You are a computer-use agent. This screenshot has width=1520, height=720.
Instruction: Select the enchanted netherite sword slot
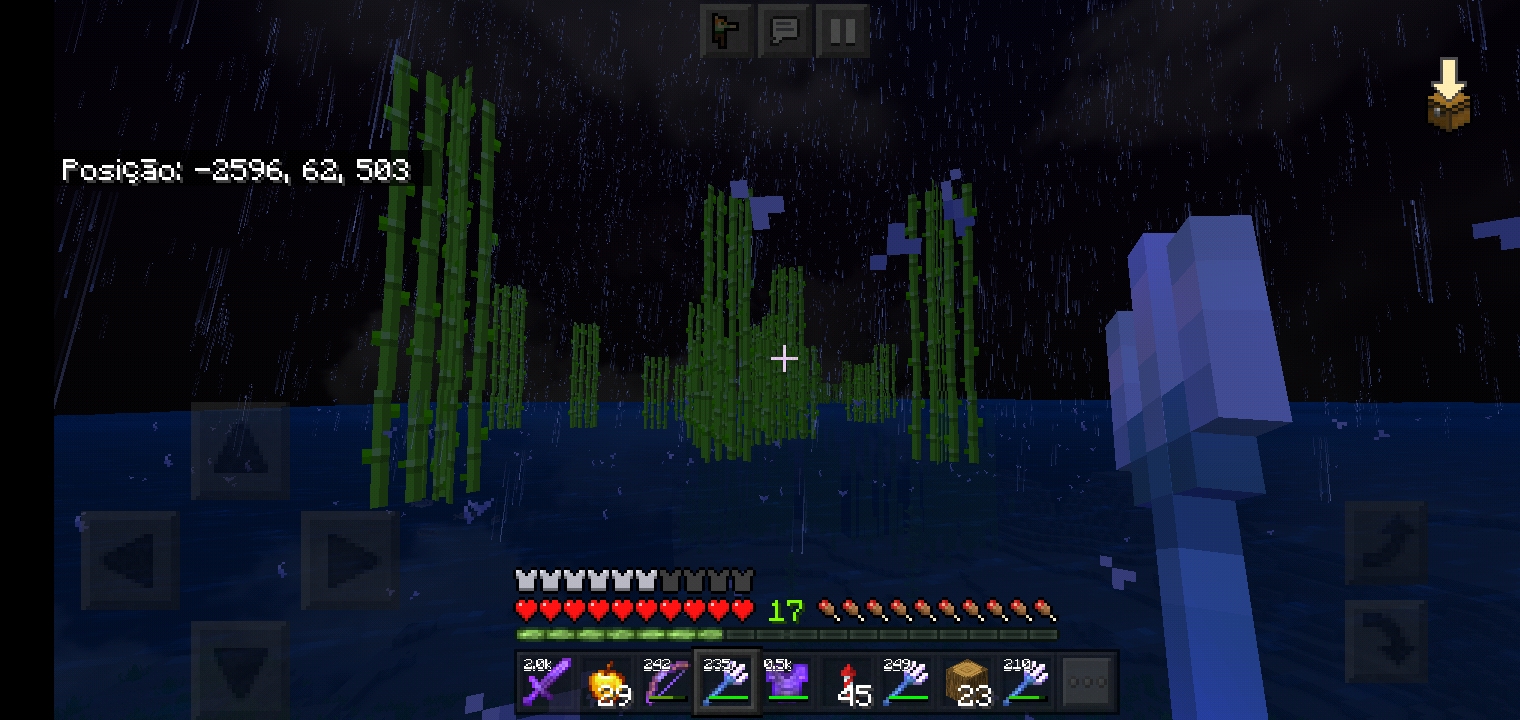(547, 683)
